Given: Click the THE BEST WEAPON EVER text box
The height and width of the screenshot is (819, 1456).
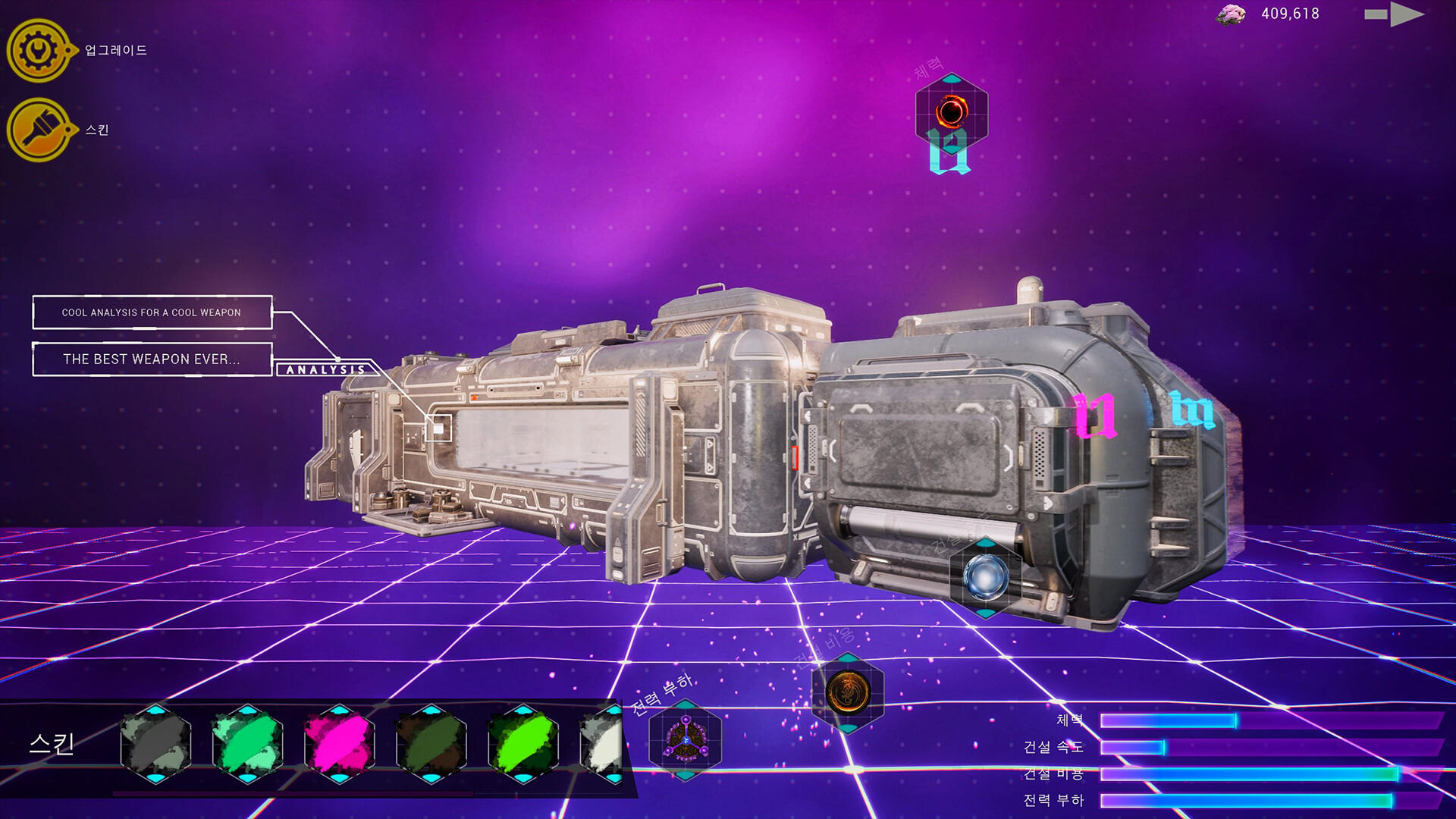Looking at the screenshot, I should (152, 359).
